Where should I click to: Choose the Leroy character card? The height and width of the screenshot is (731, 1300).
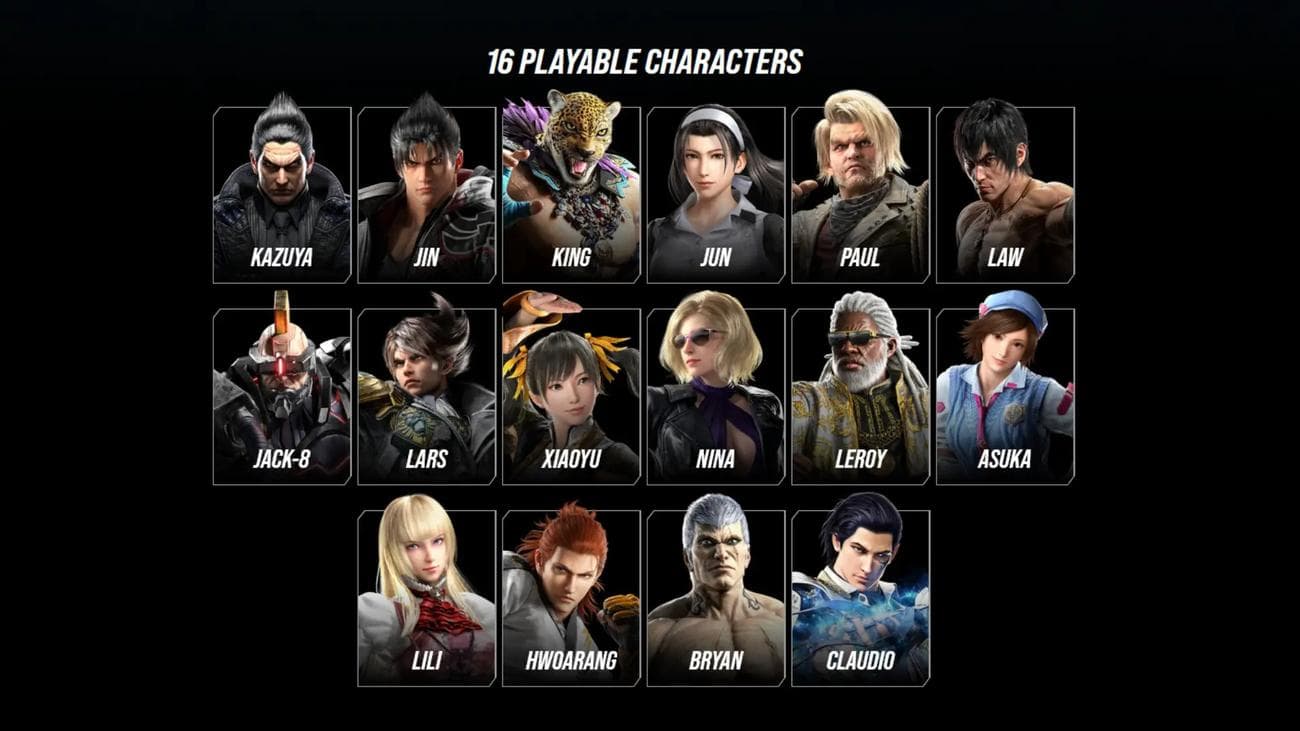click(861, 397)
